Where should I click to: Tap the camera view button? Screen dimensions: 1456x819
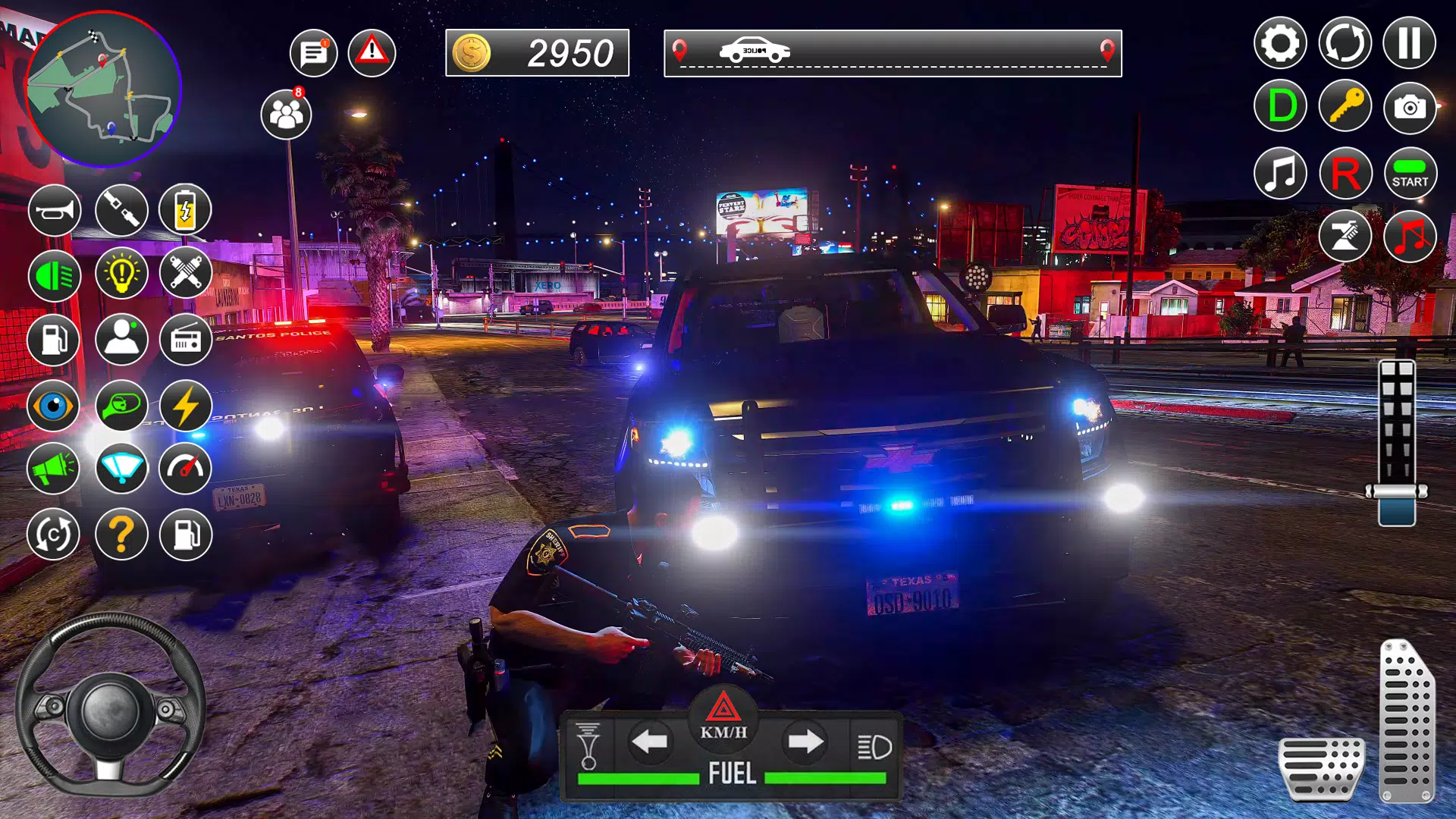click(1409, 108)
